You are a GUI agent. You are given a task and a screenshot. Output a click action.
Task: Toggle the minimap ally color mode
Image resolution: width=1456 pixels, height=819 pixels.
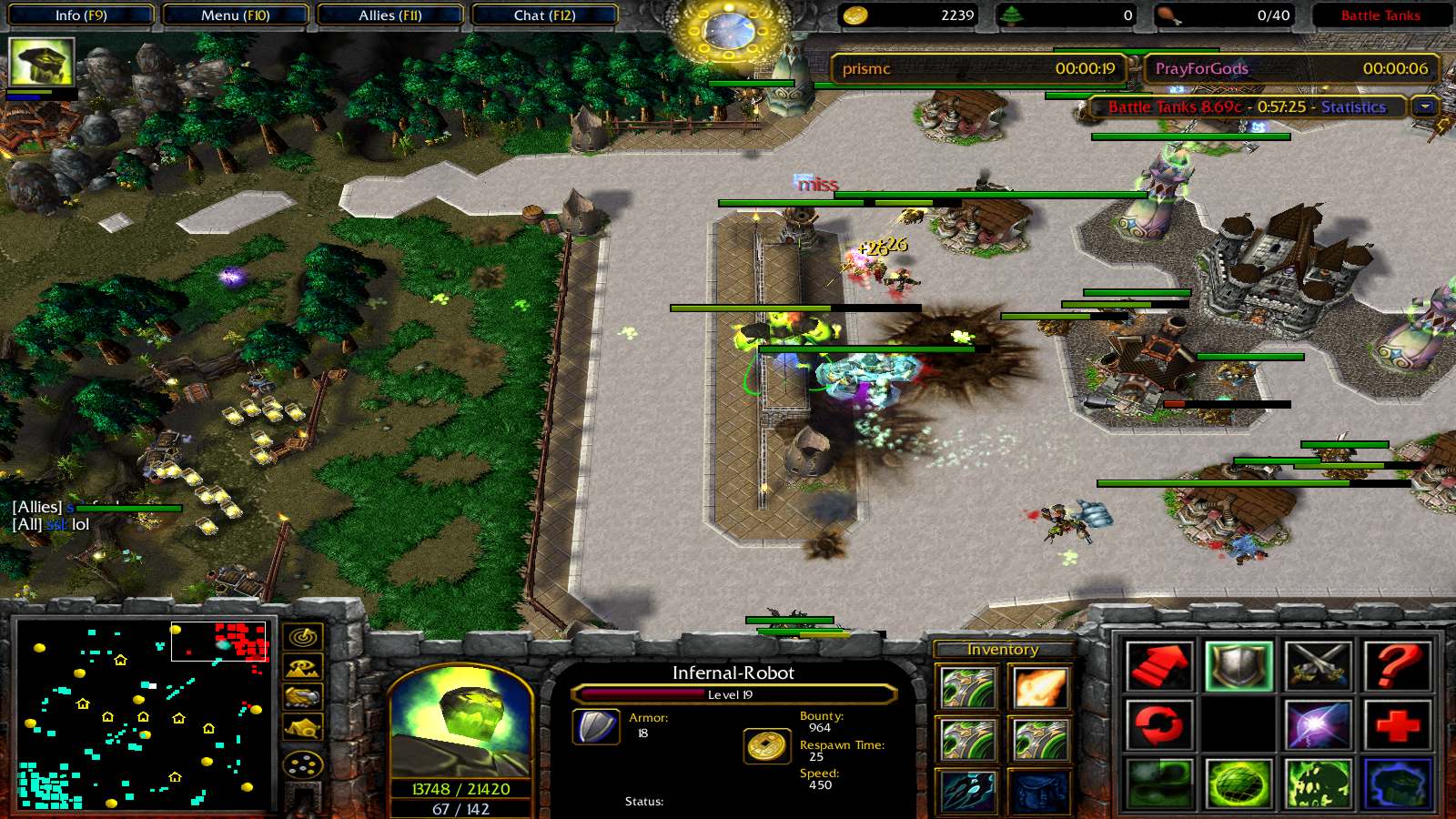point(303,698)
